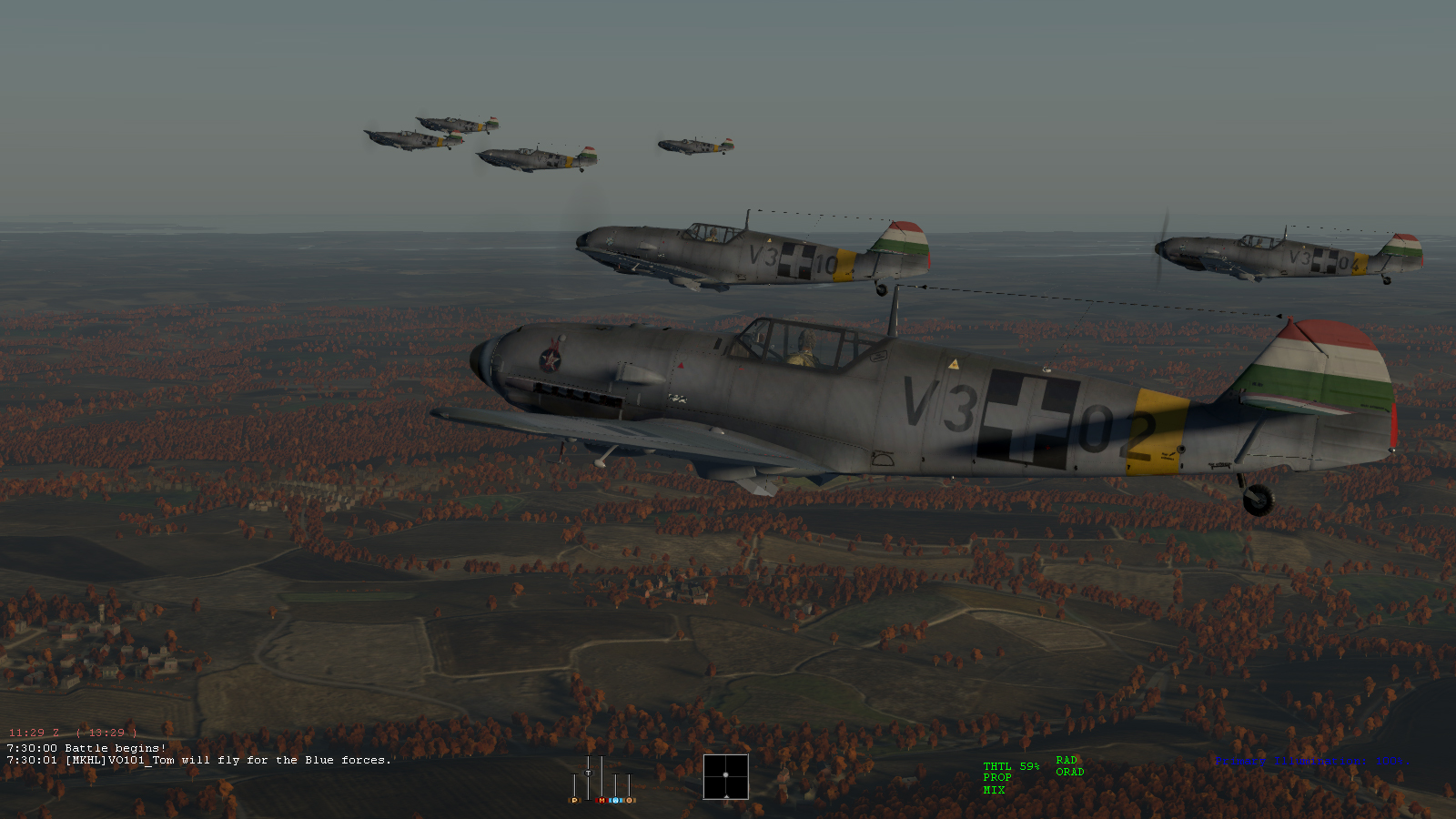Select the orange P prop pitch indicator

574,801
